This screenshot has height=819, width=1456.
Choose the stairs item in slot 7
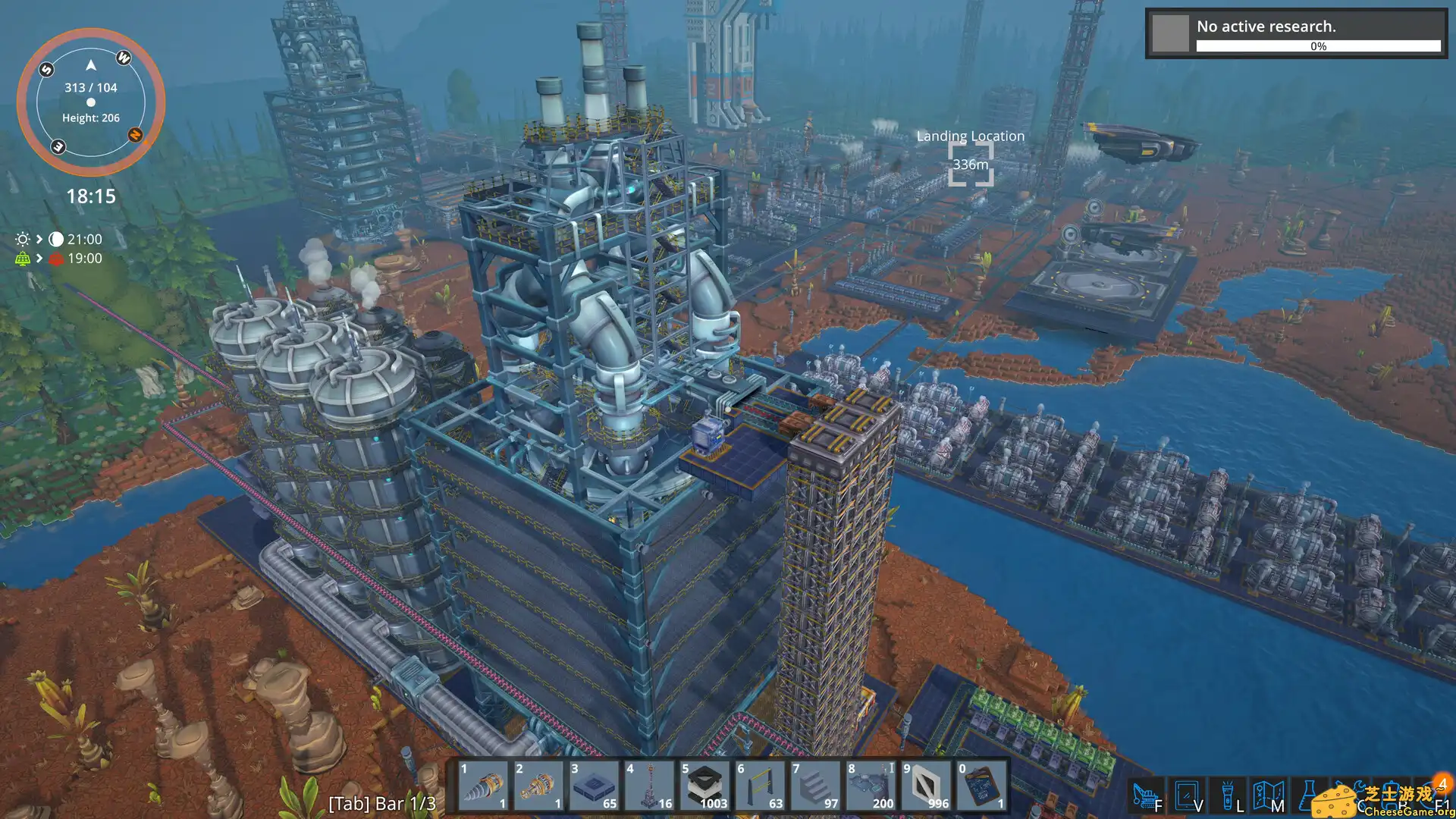[815, 786]
